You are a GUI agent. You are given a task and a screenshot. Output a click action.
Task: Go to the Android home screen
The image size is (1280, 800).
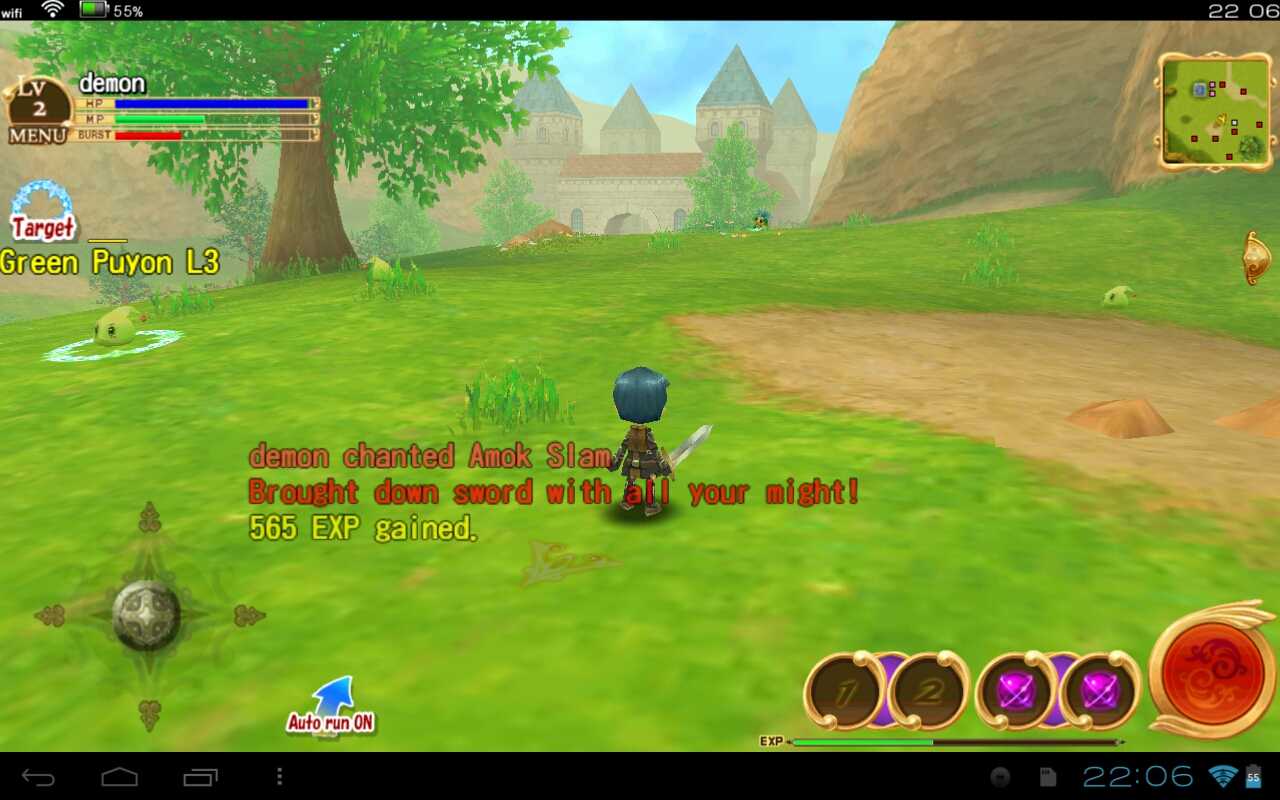pyautogui.click(x=120, y=777)
